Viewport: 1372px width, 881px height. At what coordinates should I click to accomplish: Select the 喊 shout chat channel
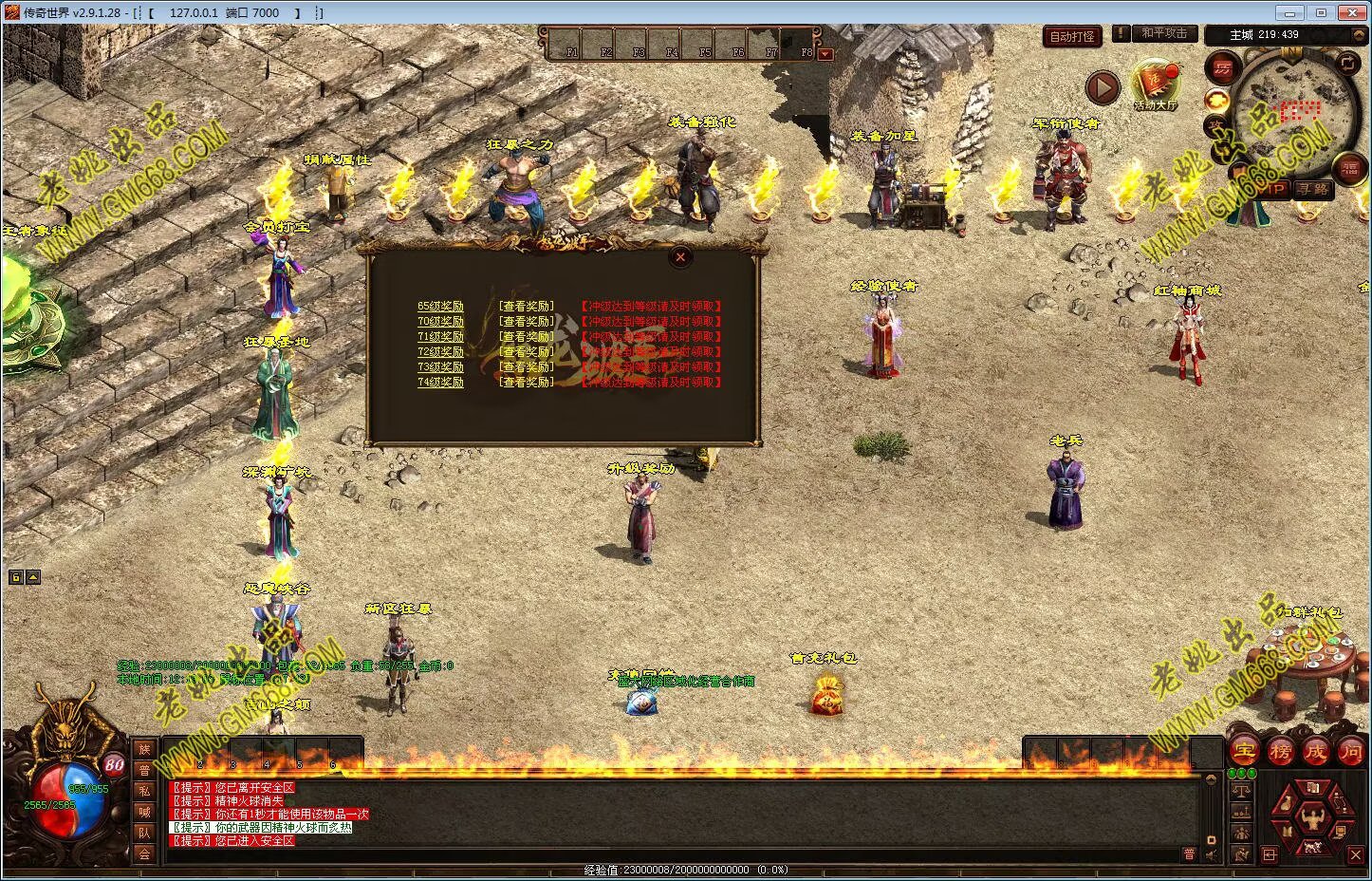click(144, 812)
